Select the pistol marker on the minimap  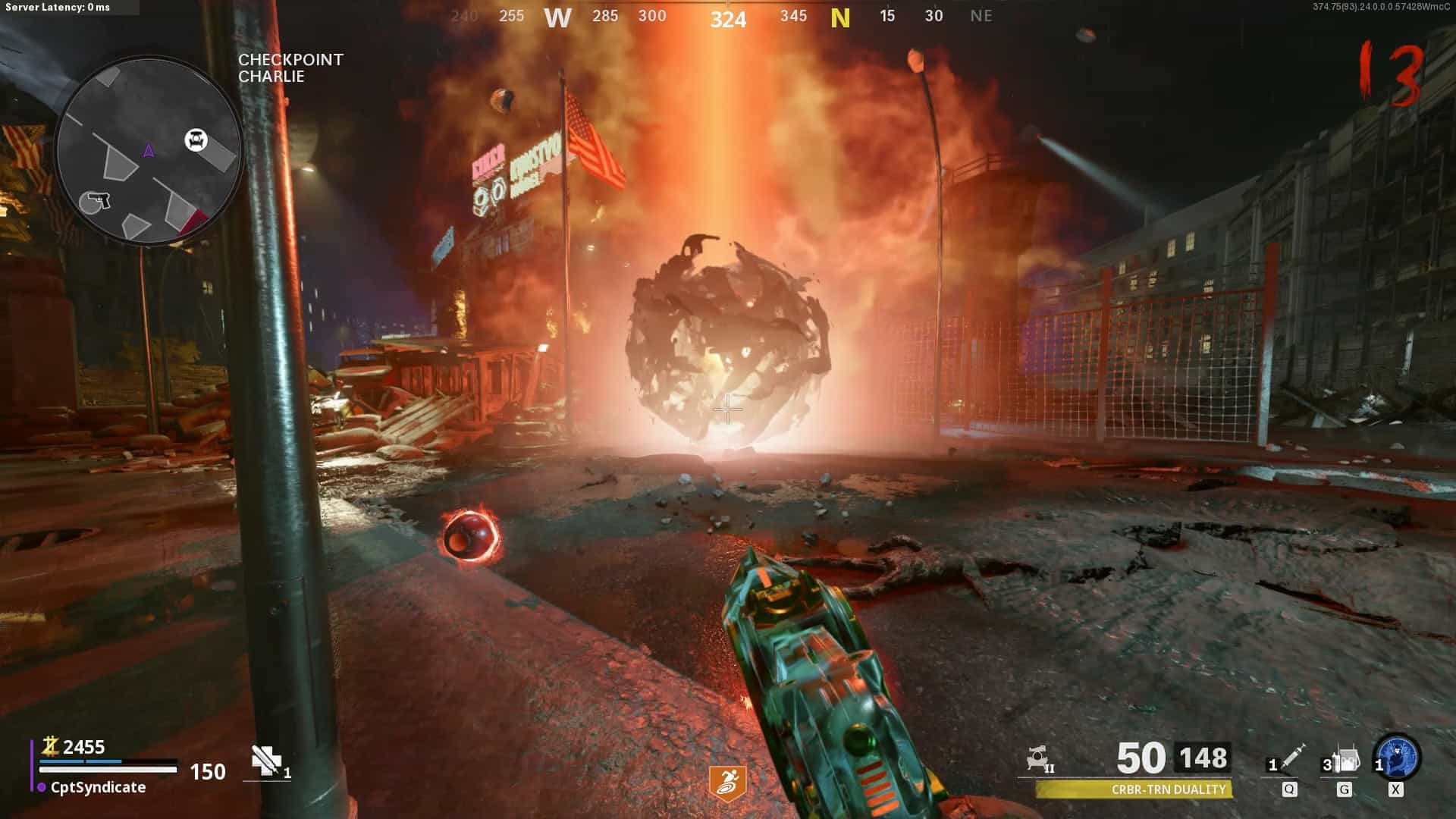96,202
